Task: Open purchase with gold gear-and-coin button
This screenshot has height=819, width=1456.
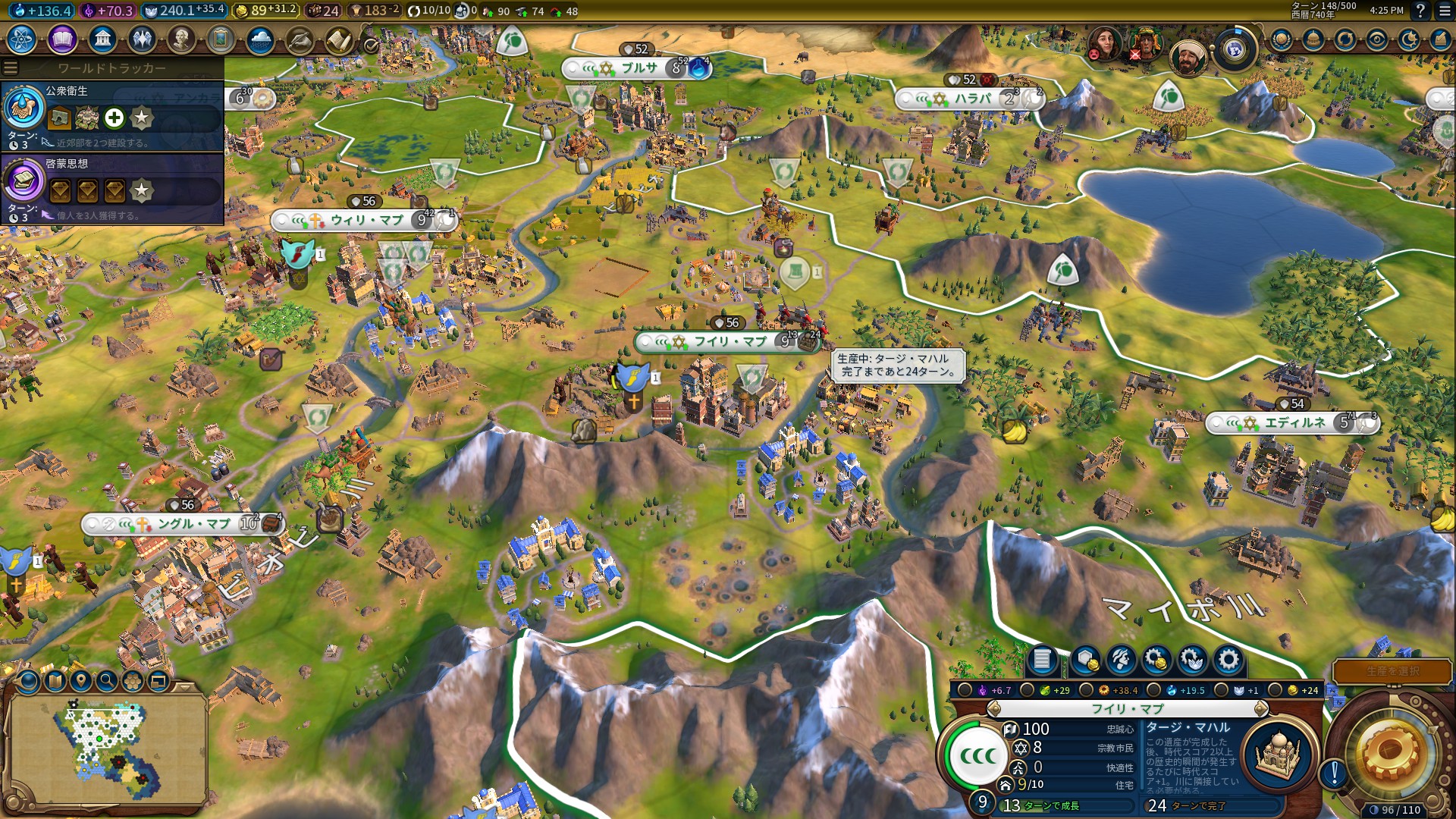Action: coord(1156,660)
